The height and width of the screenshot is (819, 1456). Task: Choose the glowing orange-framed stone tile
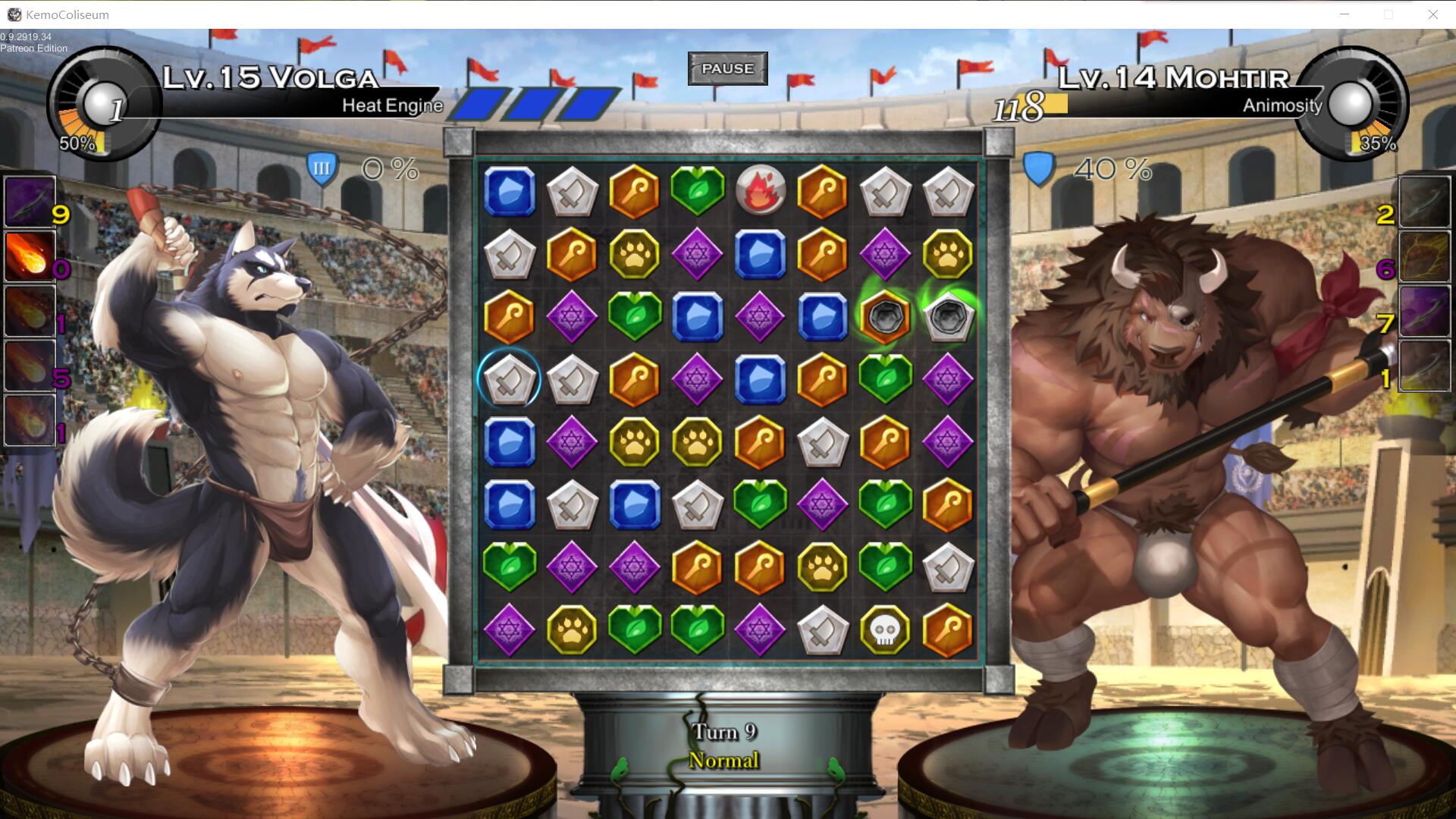click(x=885, y=316)
